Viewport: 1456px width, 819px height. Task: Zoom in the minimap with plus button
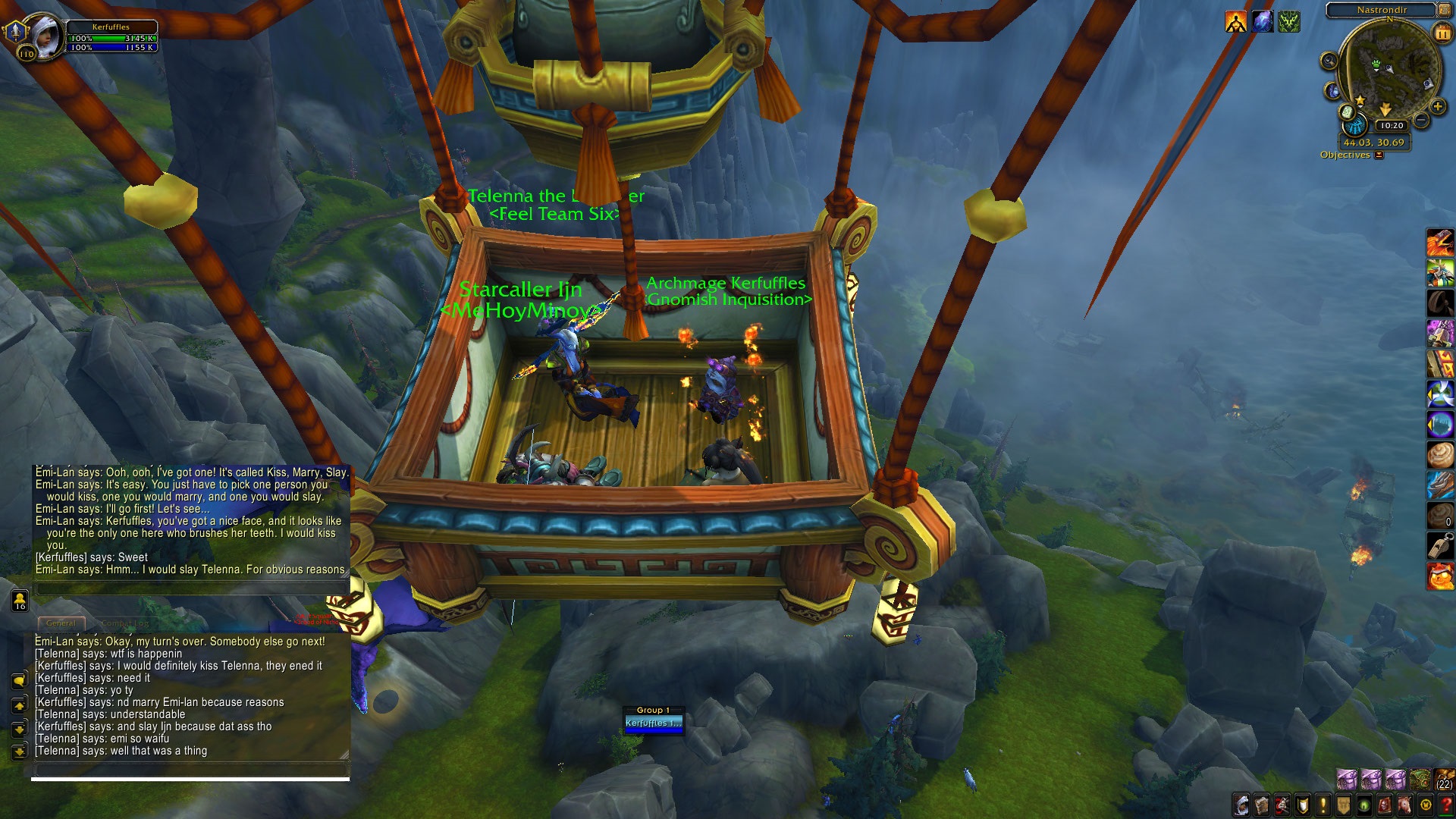(1437, 107)
